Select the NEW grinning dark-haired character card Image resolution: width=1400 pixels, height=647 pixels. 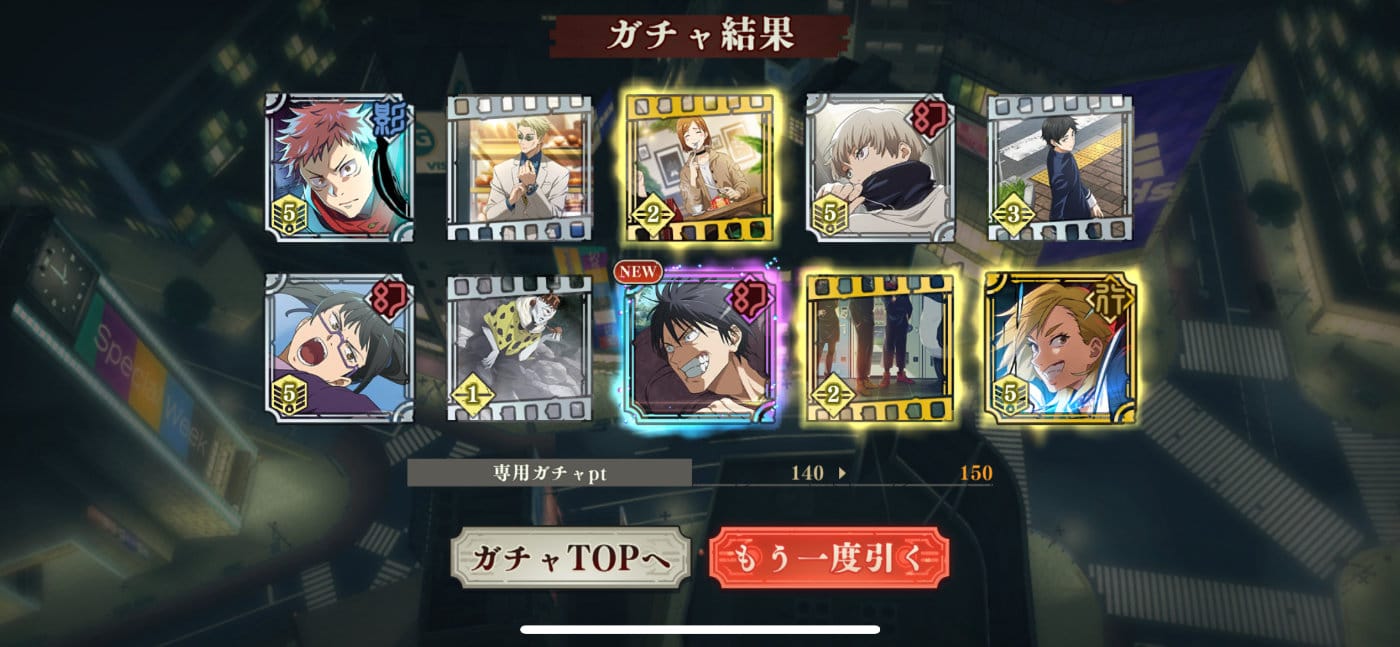click(x=700, y=347)
